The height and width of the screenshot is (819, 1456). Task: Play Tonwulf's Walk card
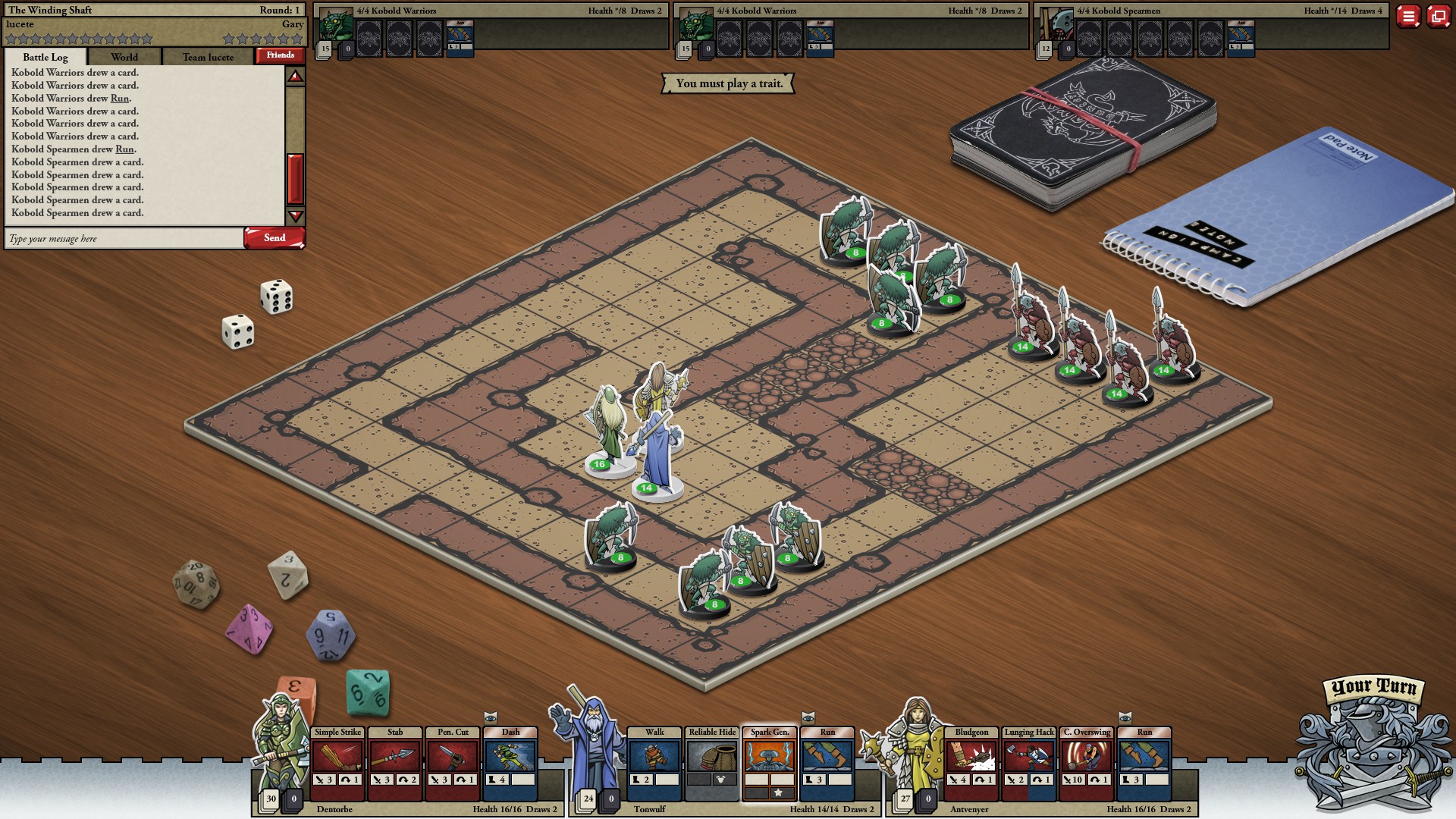point(653,757)
